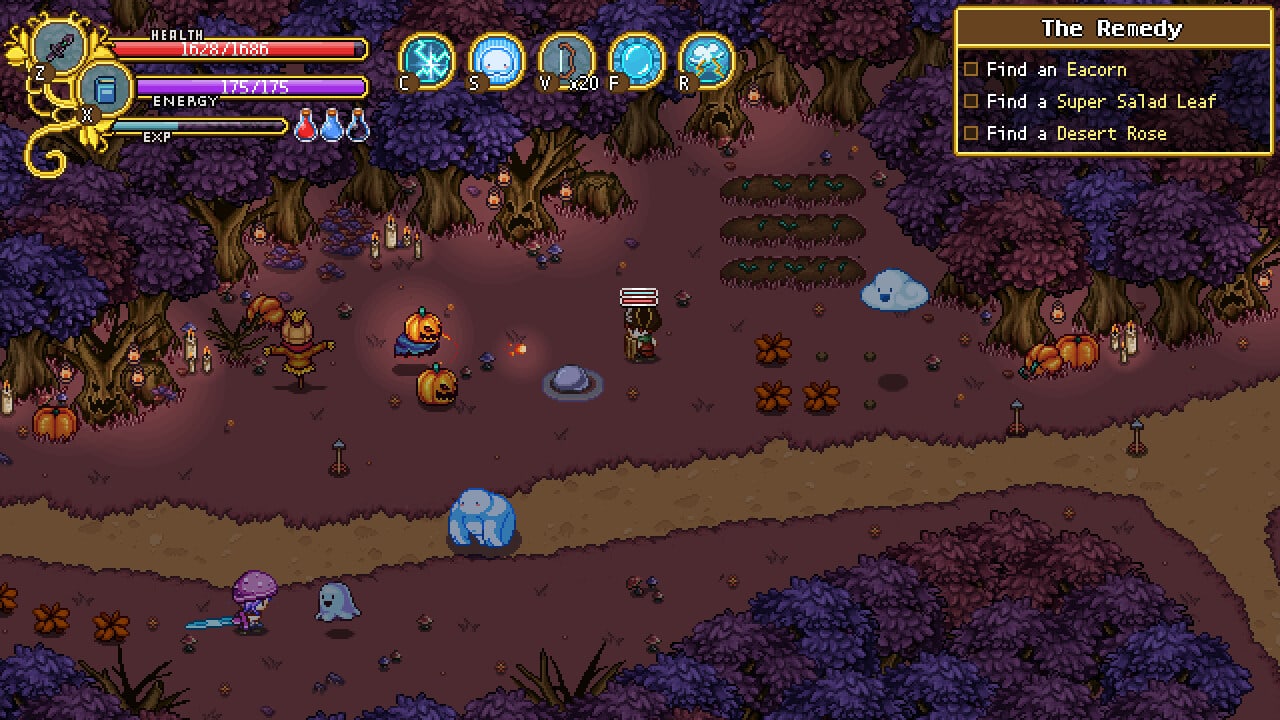
Task: Select the Desert Rose objective
Action: click(x=1075, y=134)
